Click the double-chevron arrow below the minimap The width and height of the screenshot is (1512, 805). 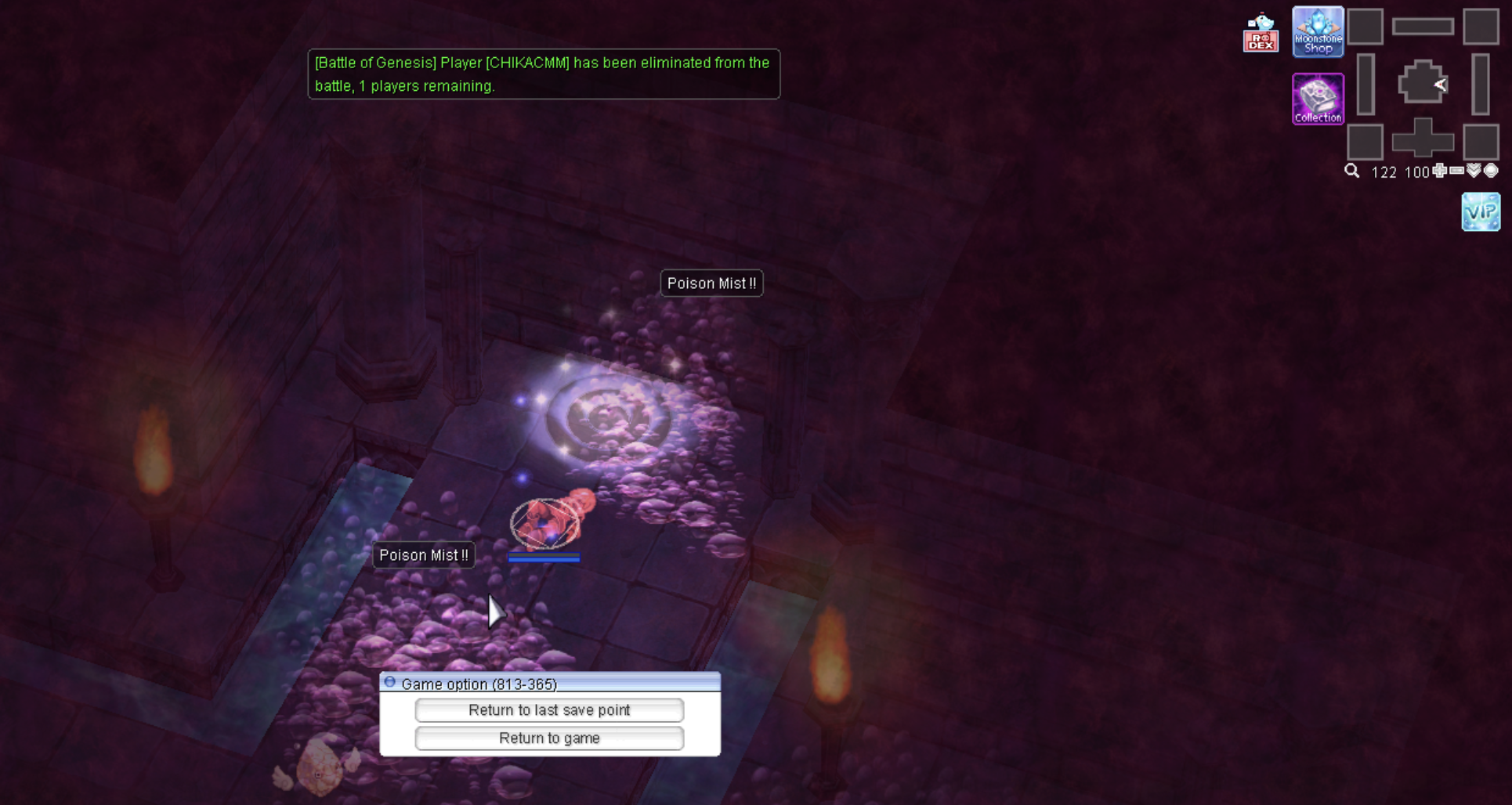coord(1474,171)
